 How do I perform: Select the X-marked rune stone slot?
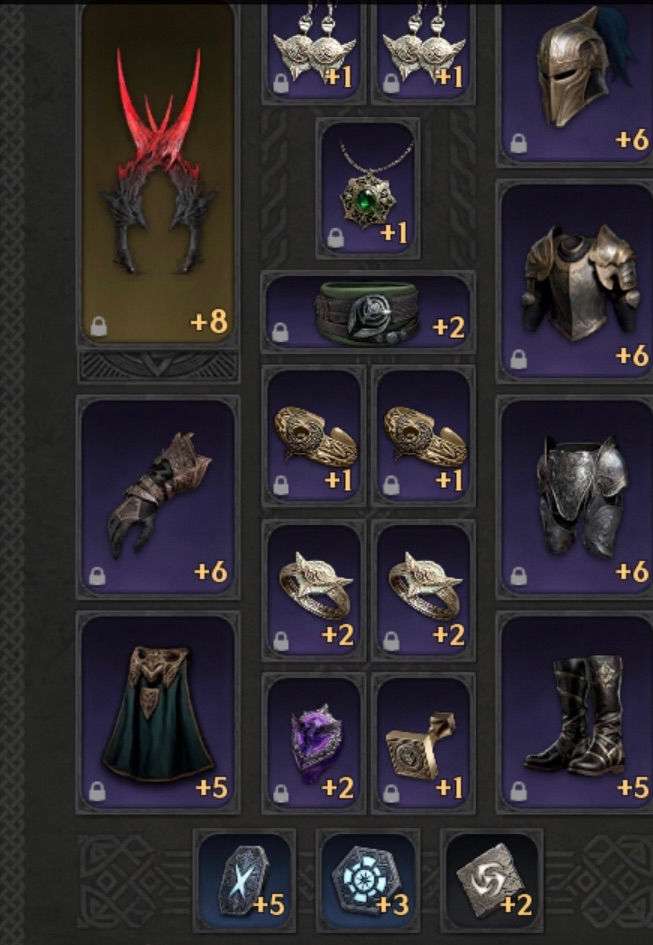point(244,877)
